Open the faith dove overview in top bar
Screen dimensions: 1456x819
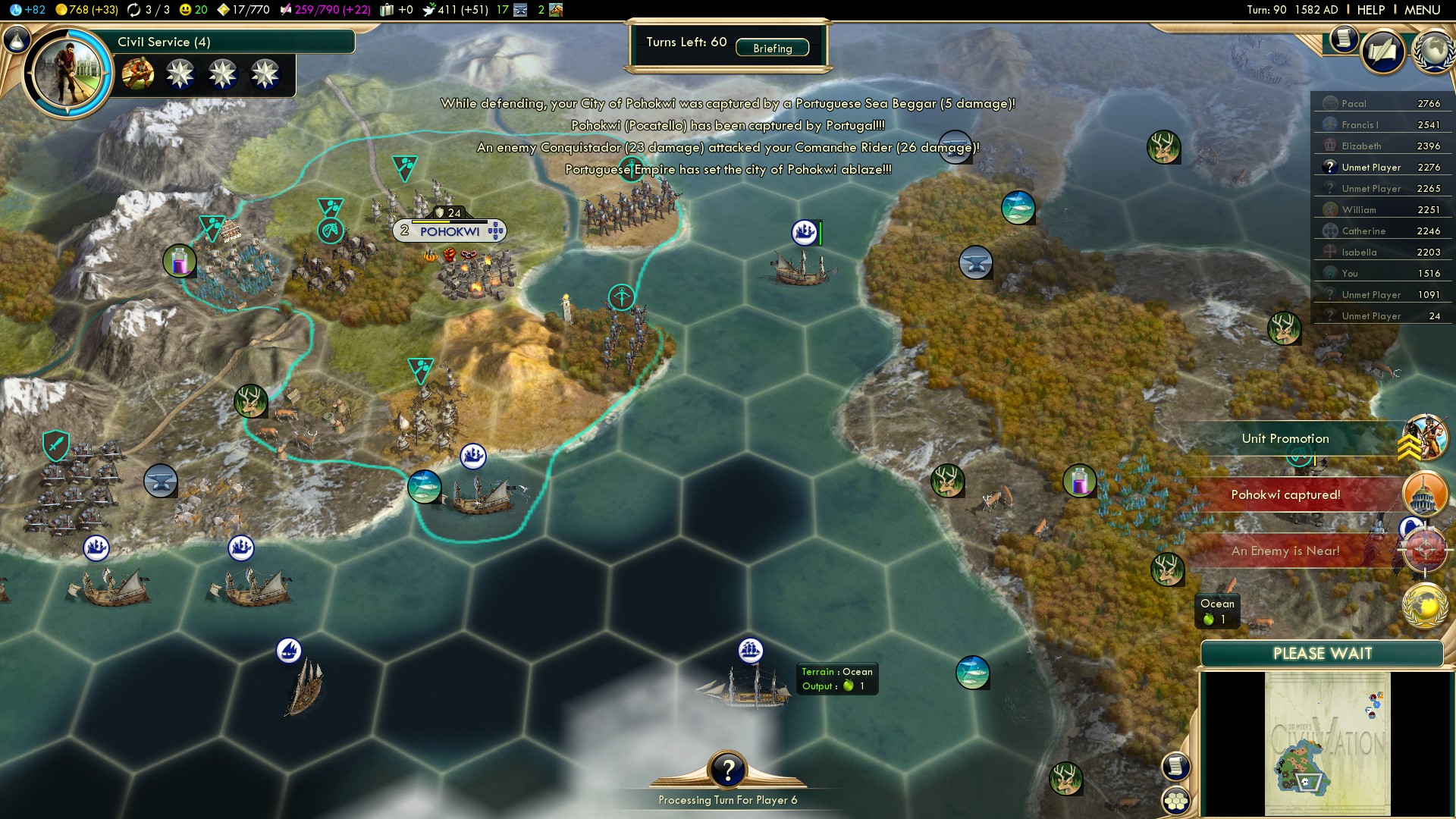(x=453, y=10)
